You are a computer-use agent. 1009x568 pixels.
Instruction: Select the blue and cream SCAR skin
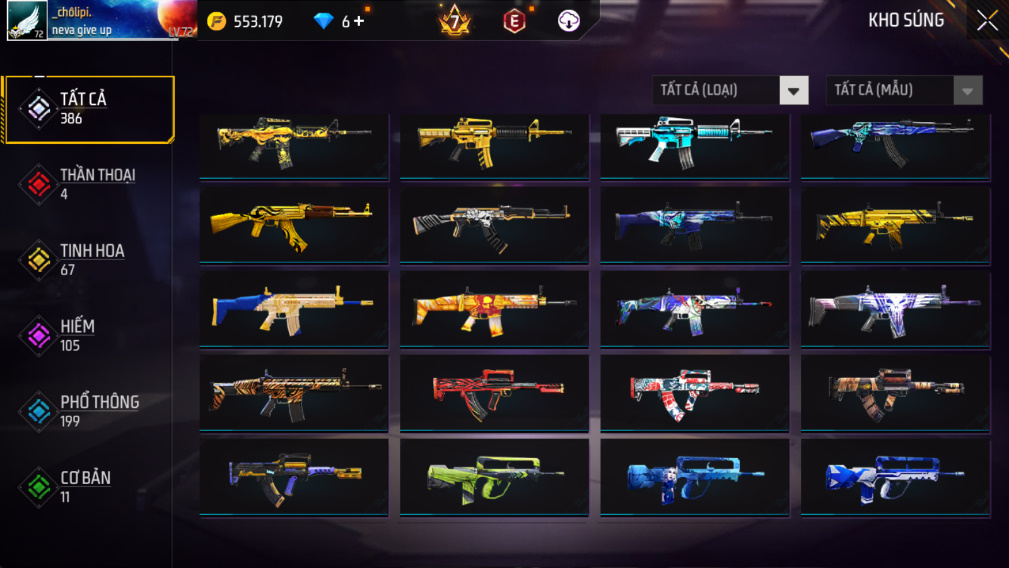294,307
